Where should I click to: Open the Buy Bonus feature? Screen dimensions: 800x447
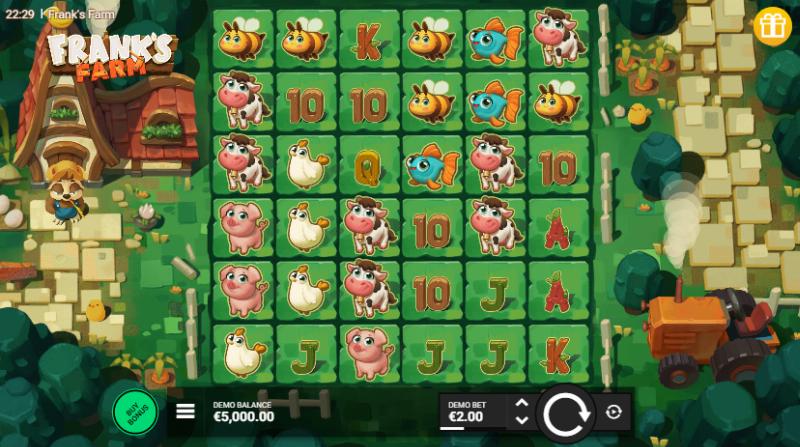click(136, 409)
